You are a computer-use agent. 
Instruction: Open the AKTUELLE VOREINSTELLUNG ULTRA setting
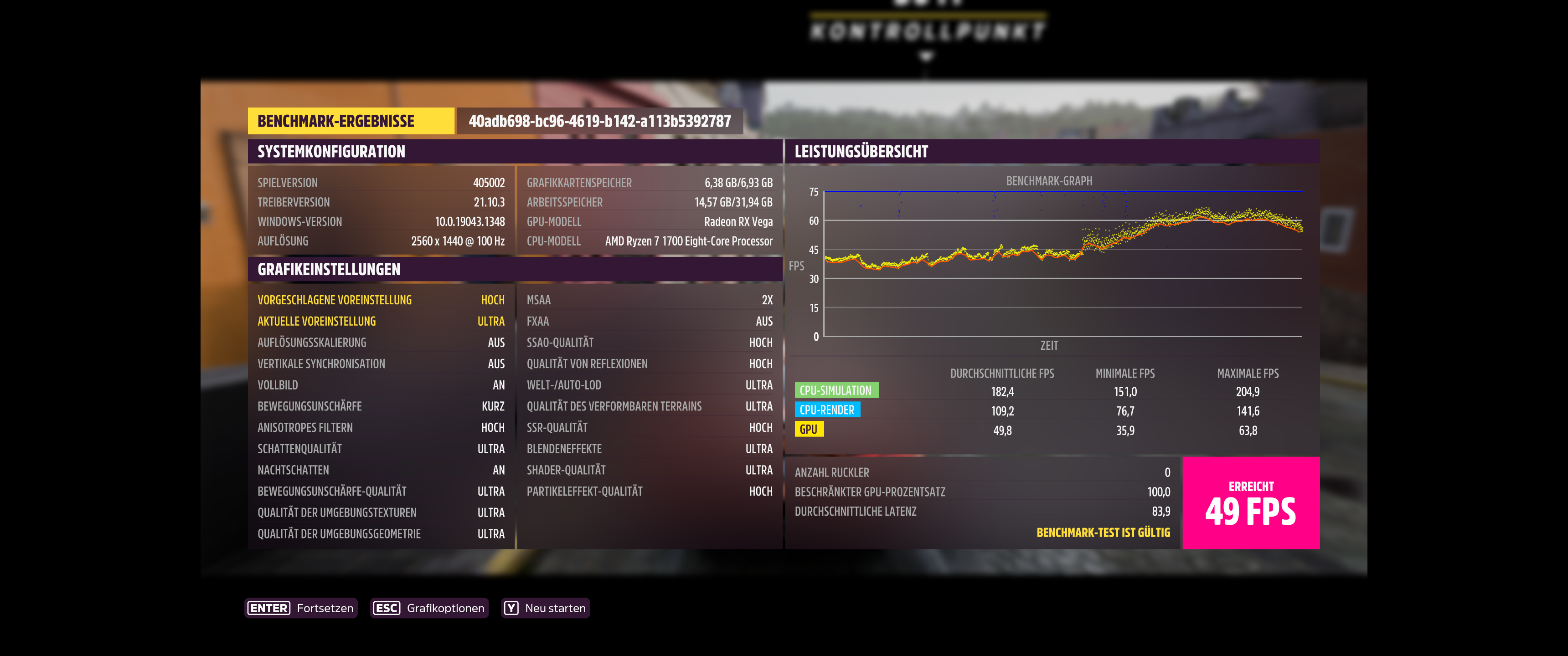tap(381, 321)
